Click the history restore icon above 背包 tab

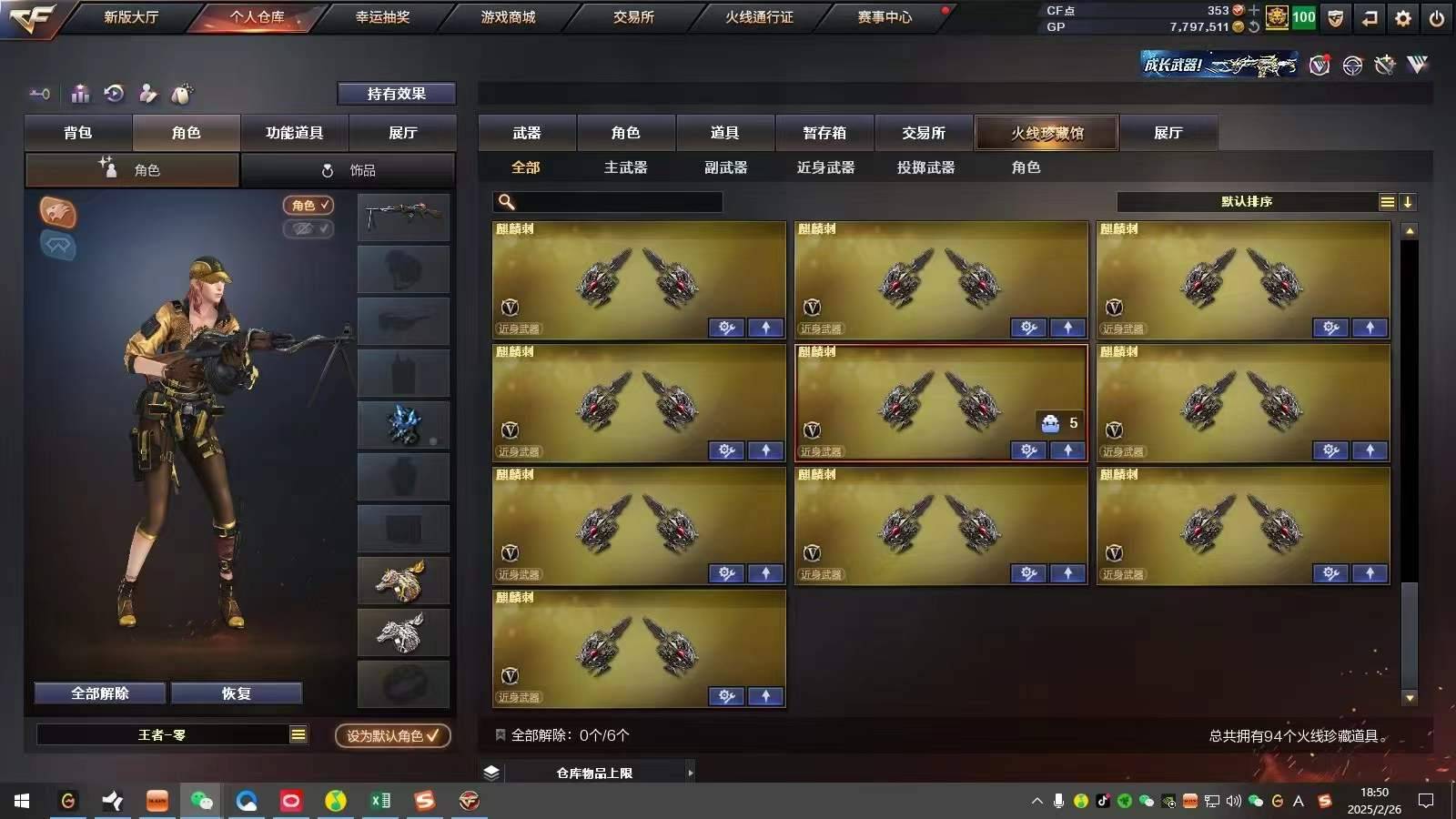[112, 94]
